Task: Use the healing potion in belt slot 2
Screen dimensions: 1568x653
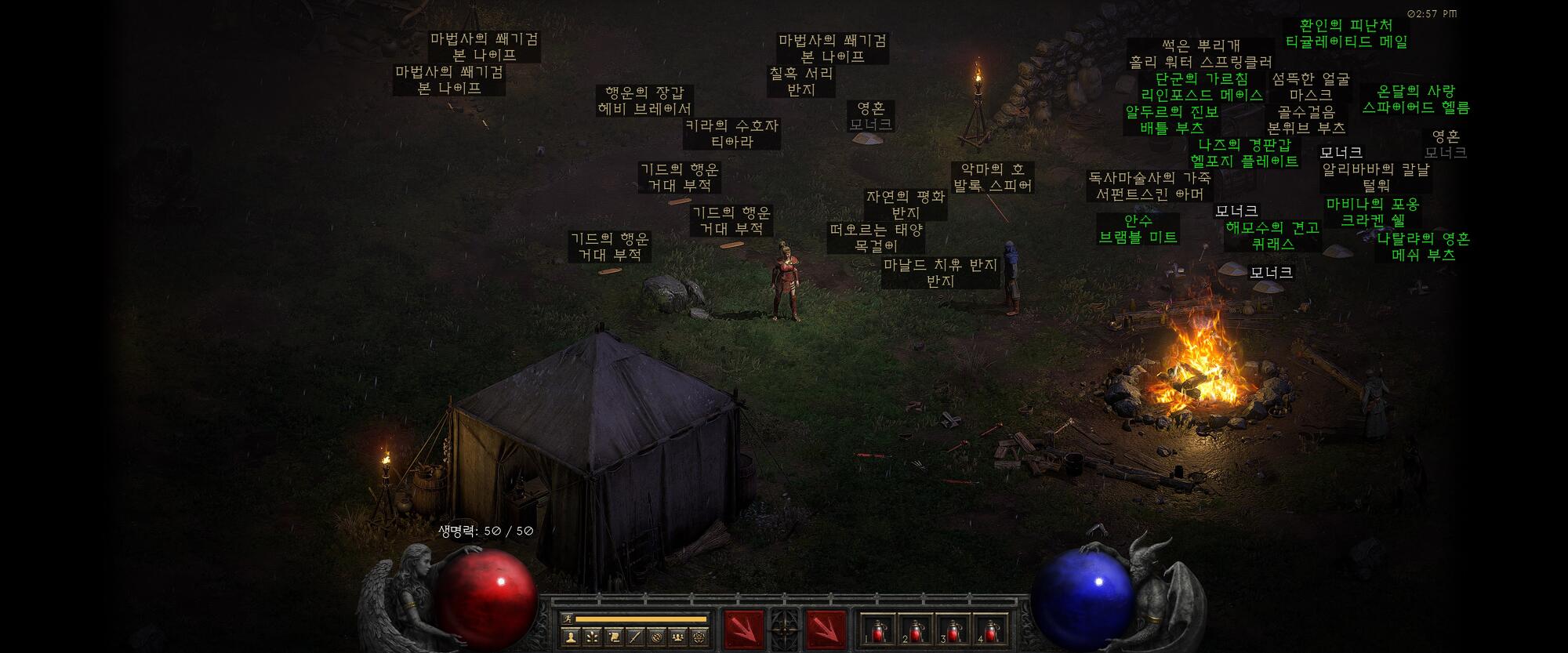Action: 914,629
